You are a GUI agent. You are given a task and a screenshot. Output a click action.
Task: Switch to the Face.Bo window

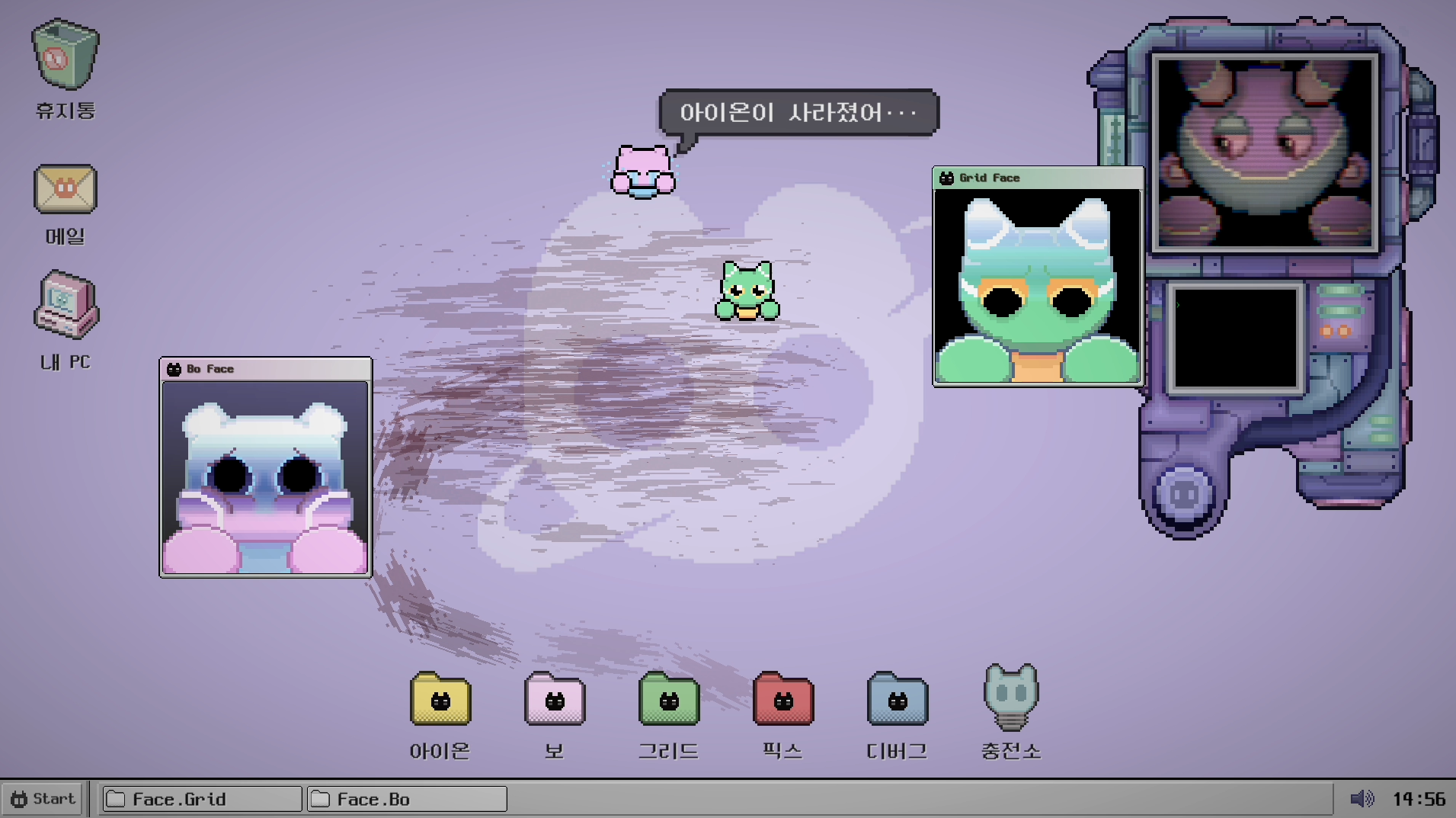click(x=406, y=799)
